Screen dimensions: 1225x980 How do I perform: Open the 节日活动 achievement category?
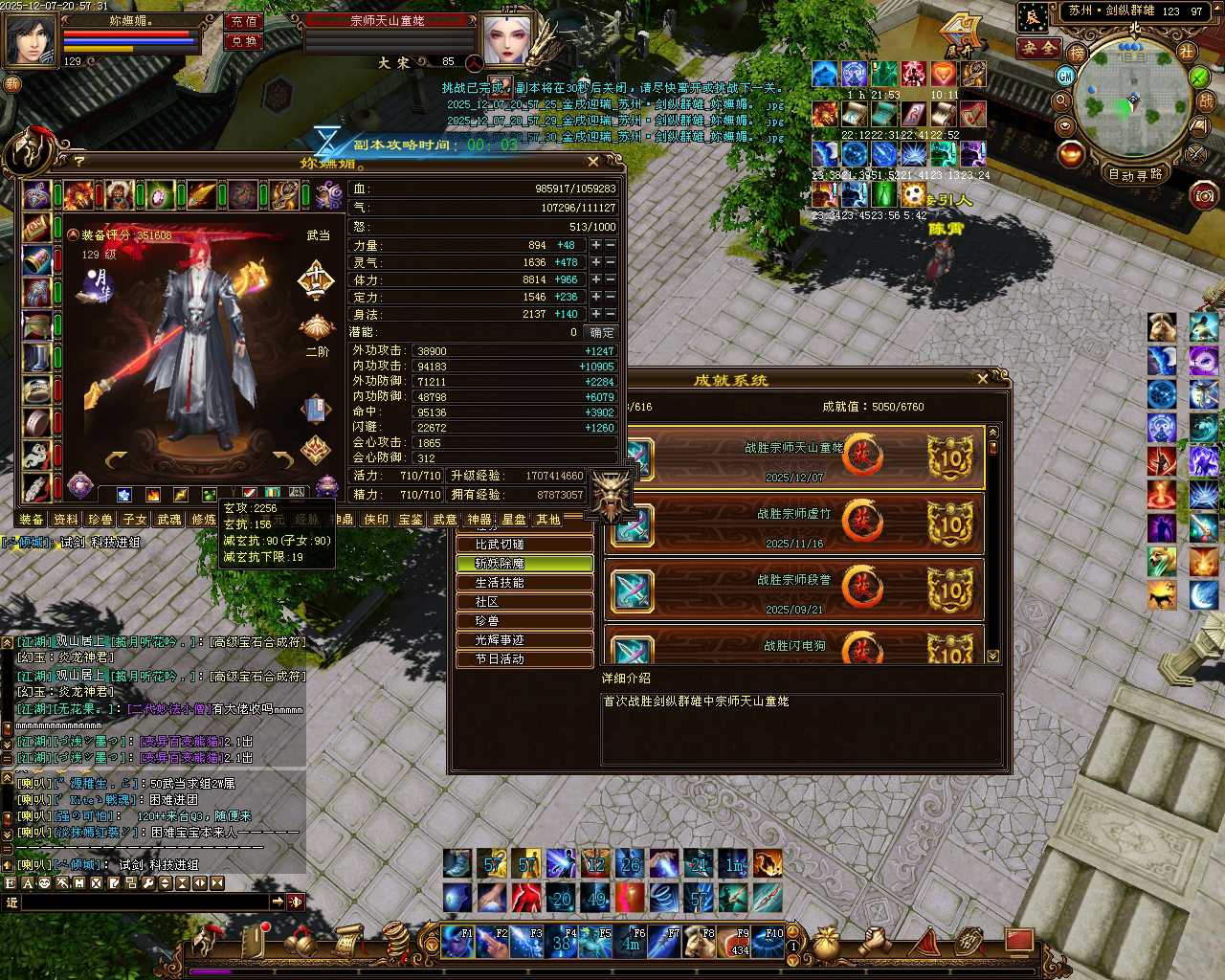524,659
